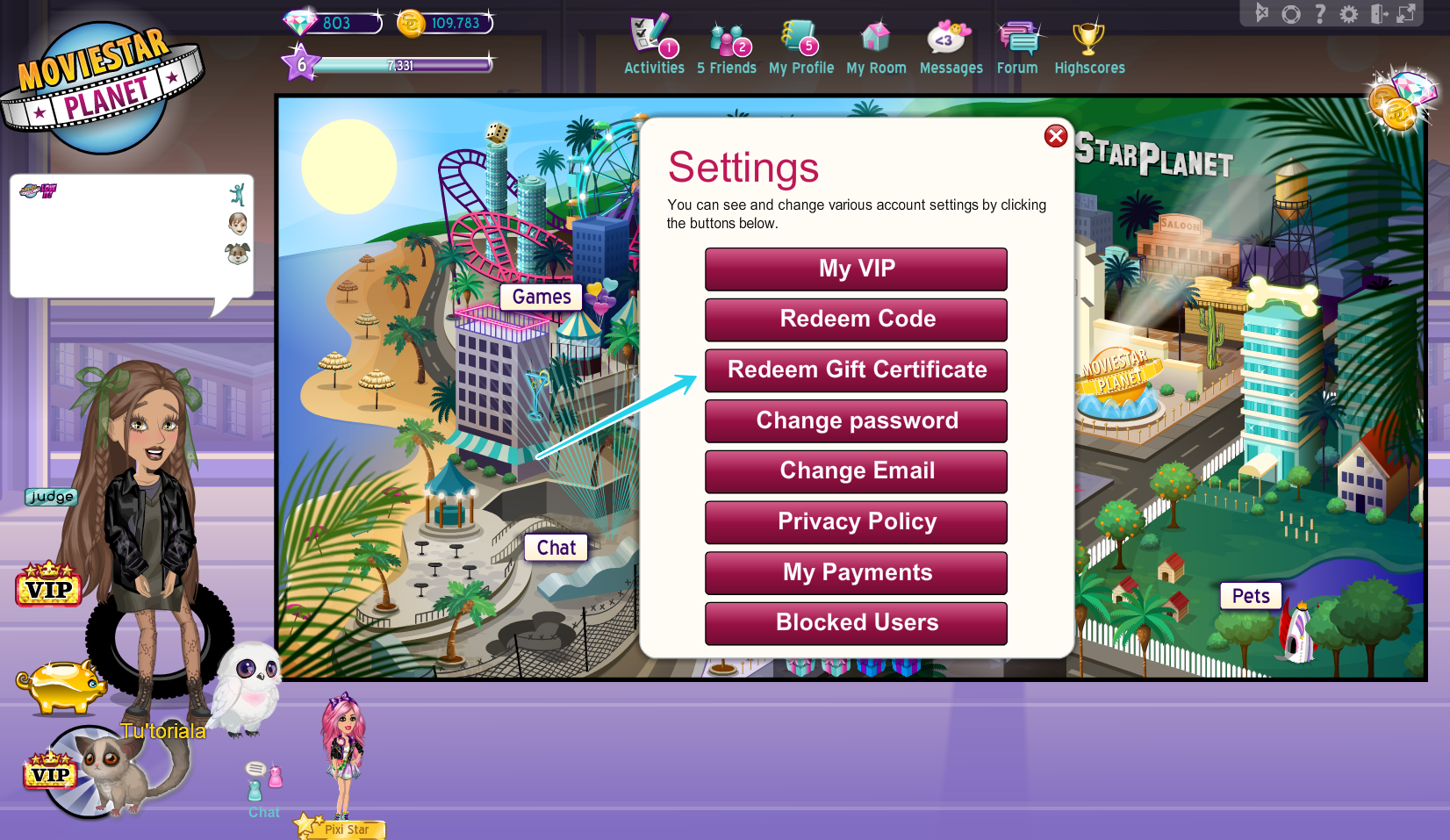Select the dancing figure icon in the speech bubble
Viewport: 1450px width, 840px height.
(x=237, y=194)
